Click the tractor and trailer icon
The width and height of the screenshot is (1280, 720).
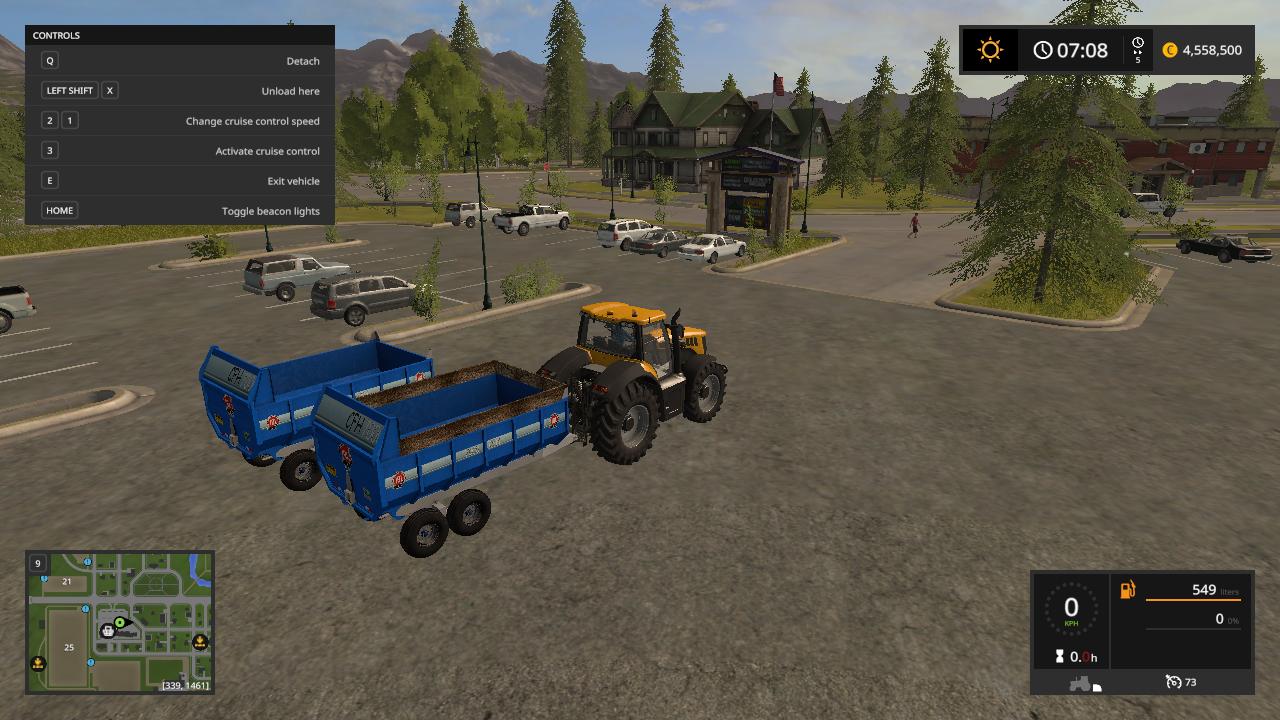pos(1085,684)
